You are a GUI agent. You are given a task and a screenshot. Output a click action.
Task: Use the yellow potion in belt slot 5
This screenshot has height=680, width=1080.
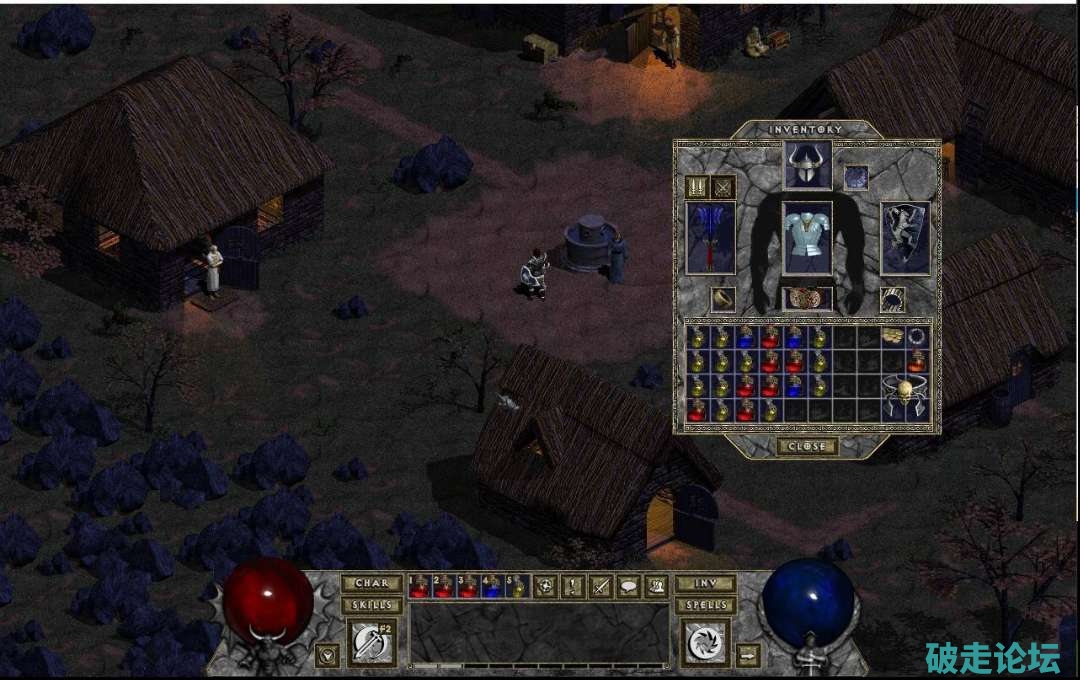click(518, 586)
